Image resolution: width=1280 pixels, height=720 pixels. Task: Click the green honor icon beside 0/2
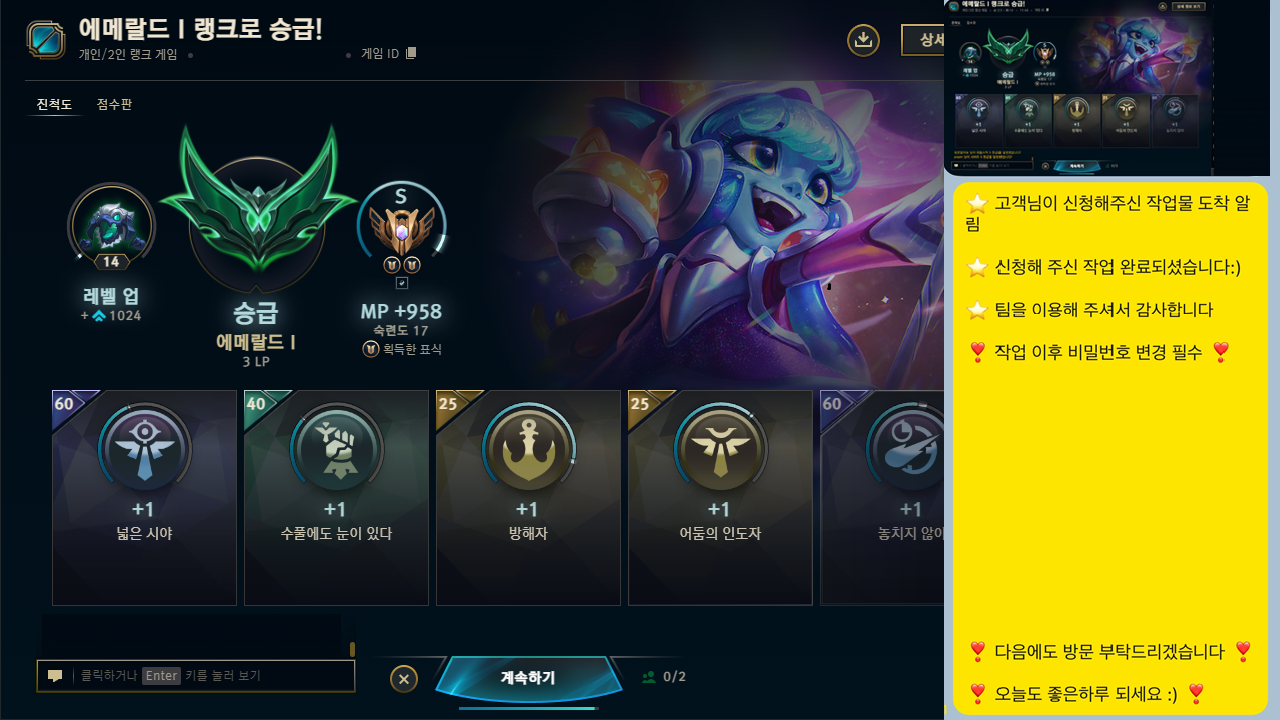point(648,676)
